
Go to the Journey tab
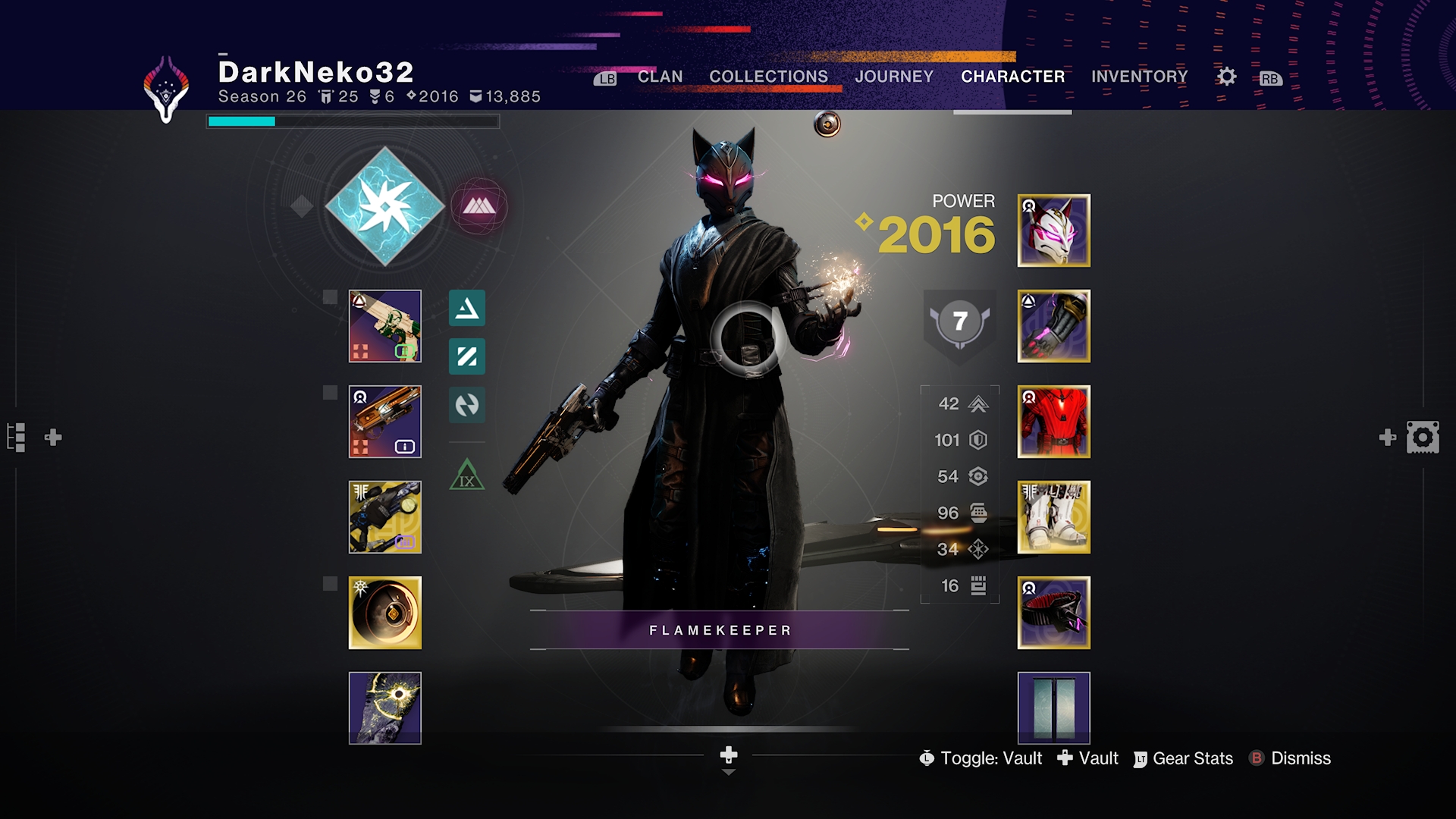[894, 77]
